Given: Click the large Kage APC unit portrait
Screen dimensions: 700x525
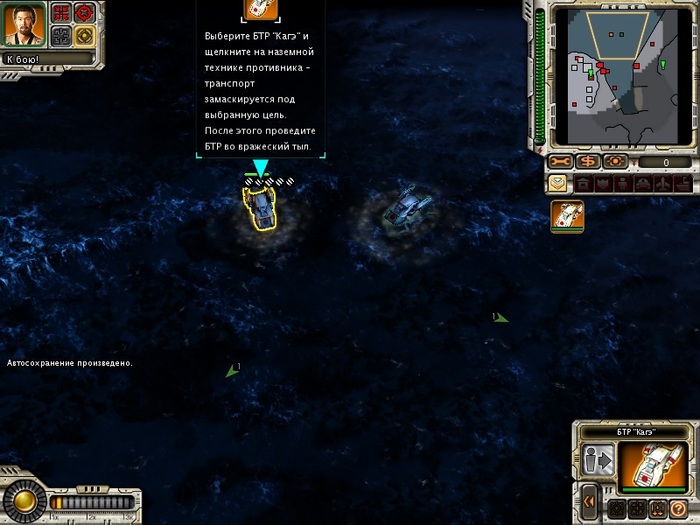Looking at the screenshot, I should [653, 466].
